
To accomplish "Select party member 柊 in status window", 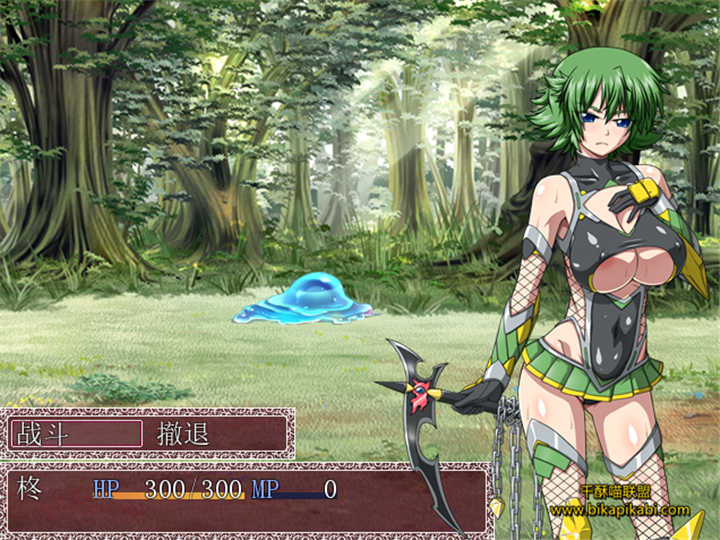I will pyautogui.click(x=28, y=490).
